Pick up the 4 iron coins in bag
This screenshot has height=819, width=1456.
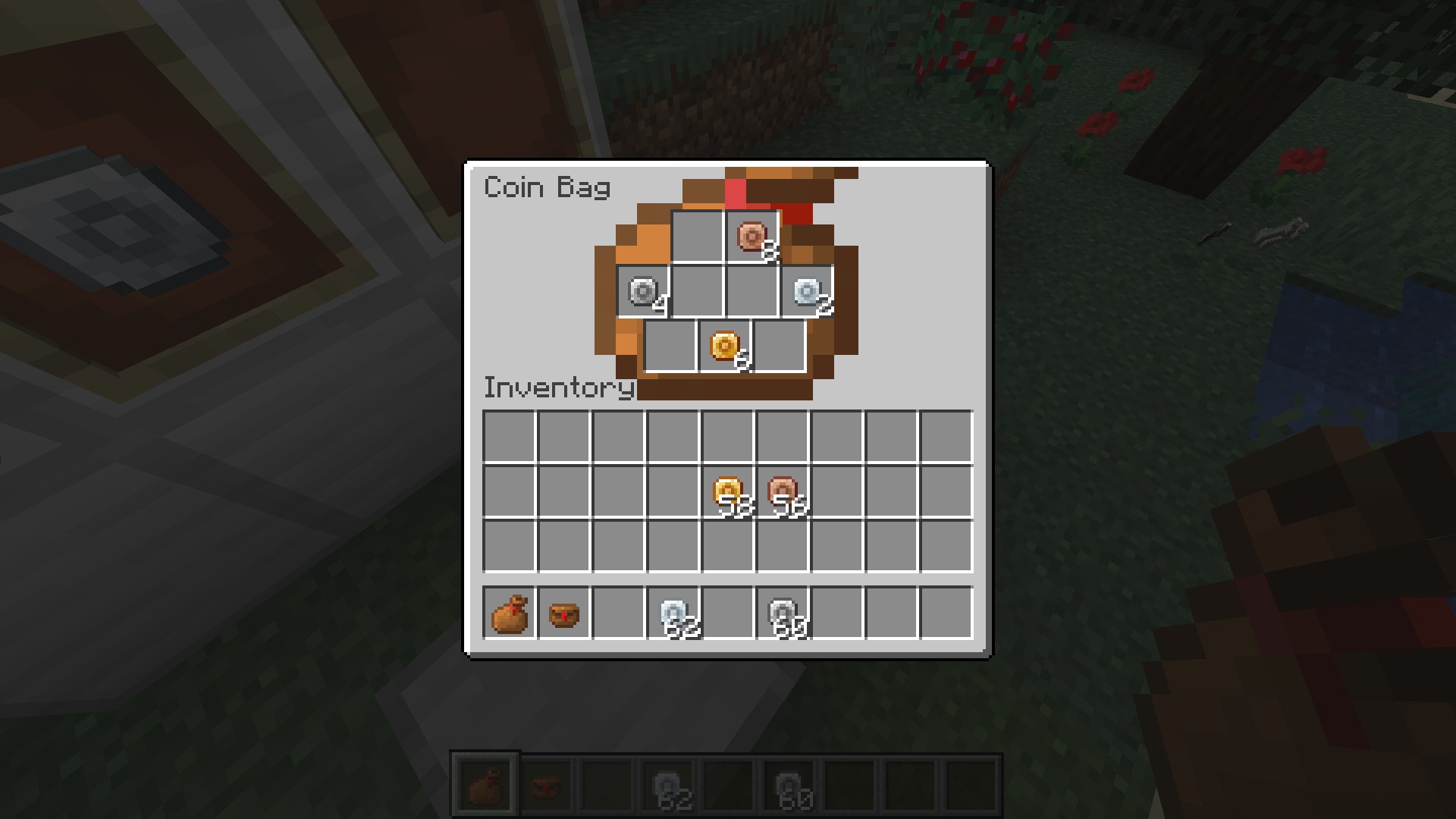point(643,292)
